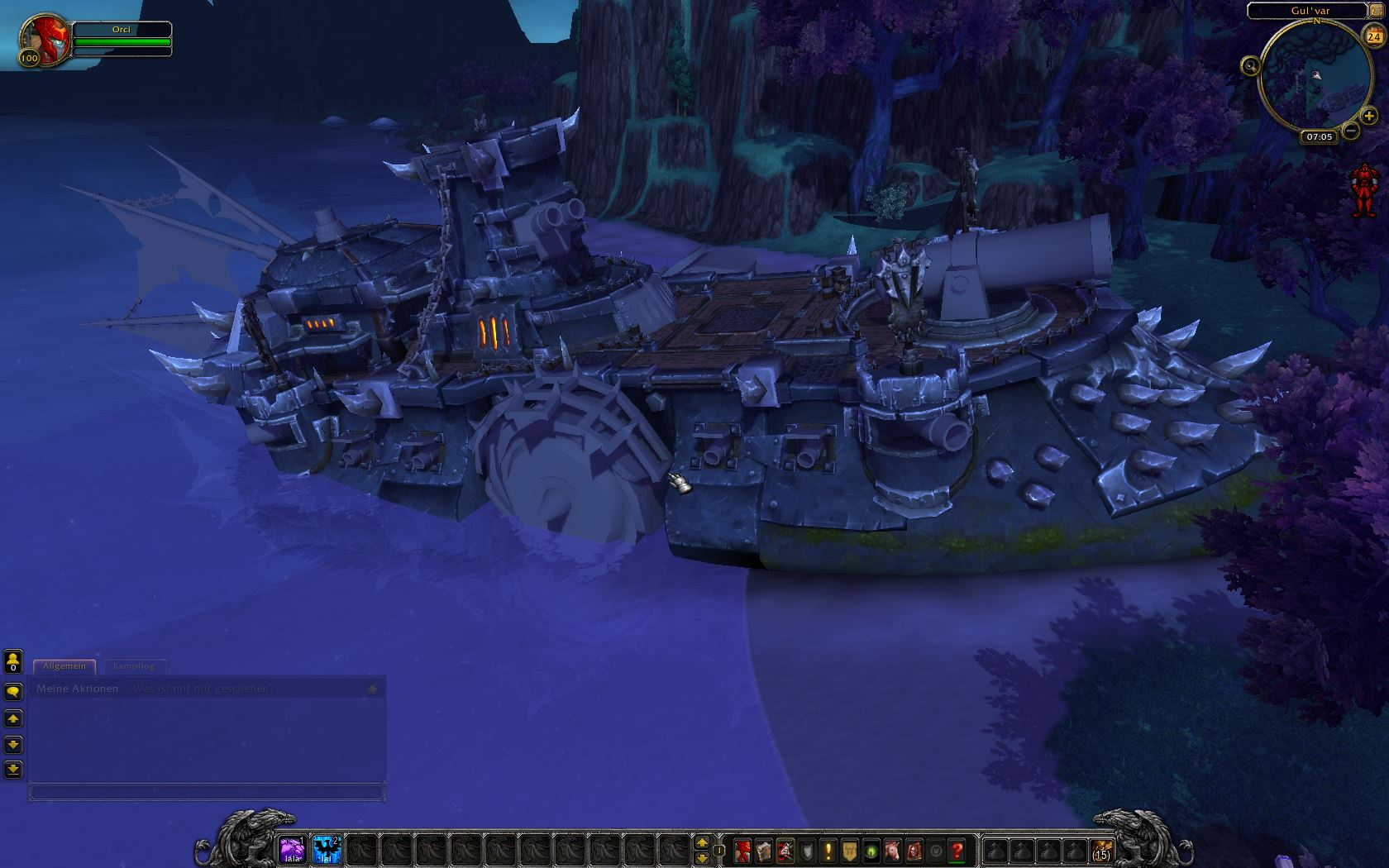The height and width of the screenshot is (868, 1389).
Task: Toggle the minimap tracking magnifier button
Action: 1250,65
